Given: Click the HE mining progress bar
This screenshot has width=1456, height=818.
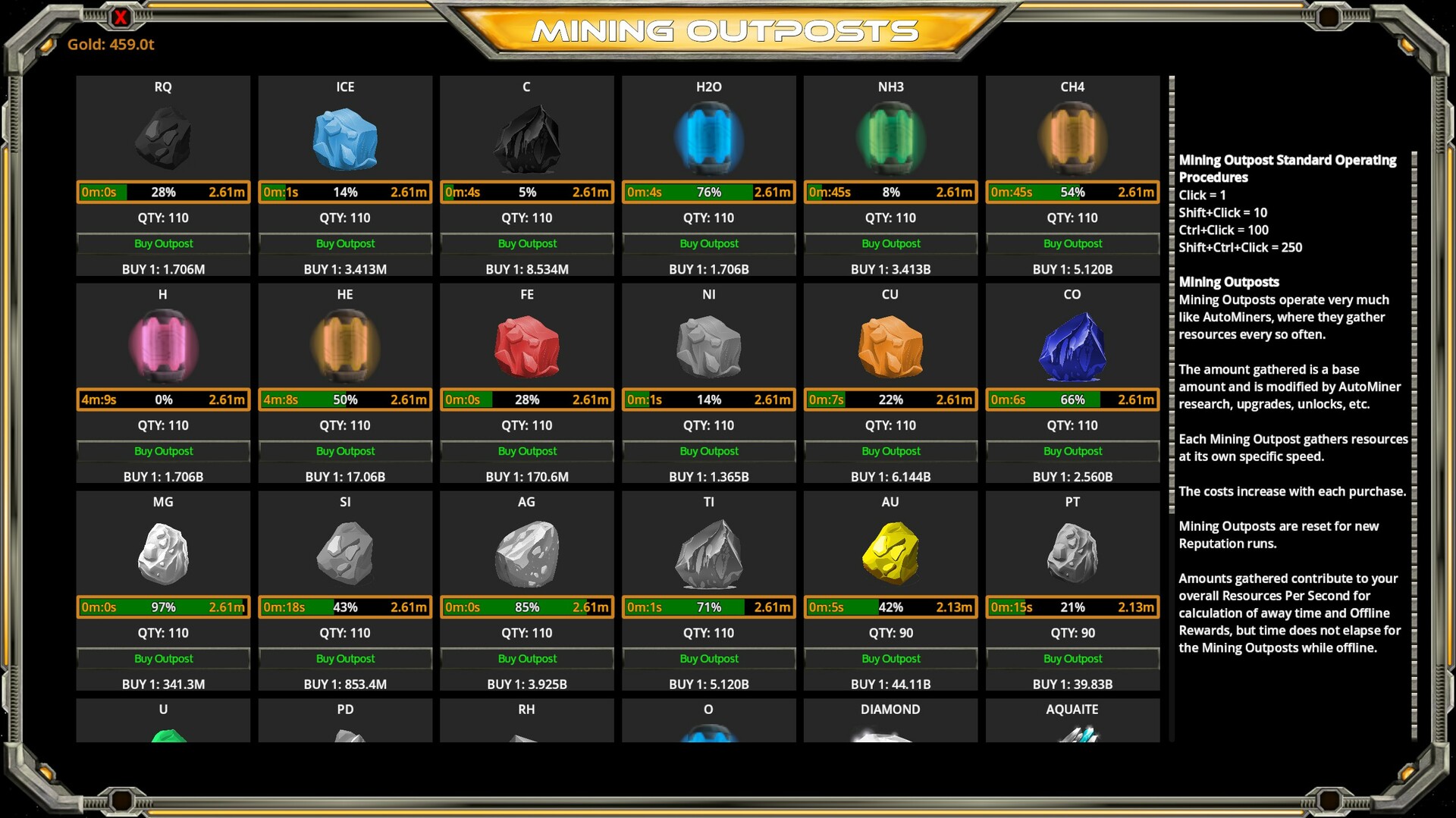Looking at the screenshot, I should coord(345,400).
